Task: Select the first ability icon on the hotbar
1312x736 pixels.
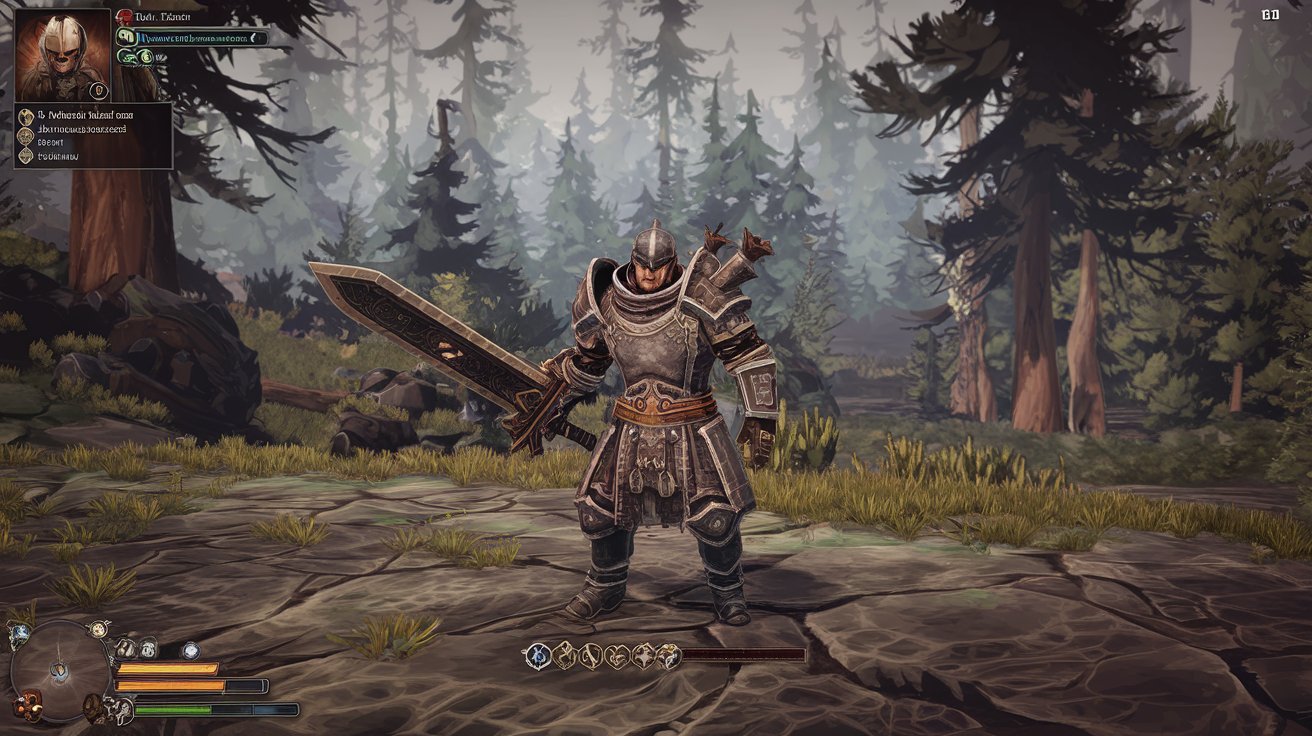Action: (537, 656)
